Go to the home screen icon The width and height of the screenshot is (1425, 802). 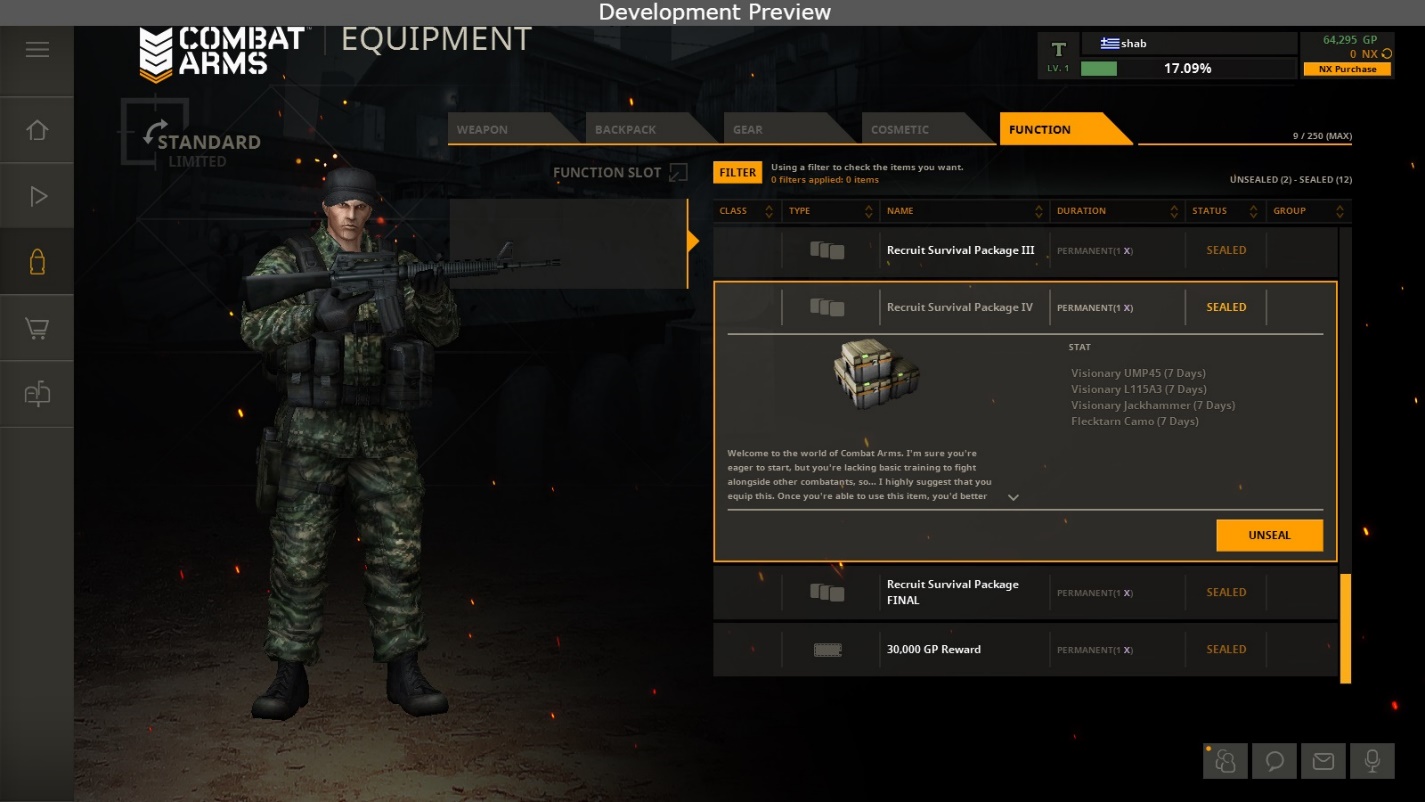click(37, 130)
